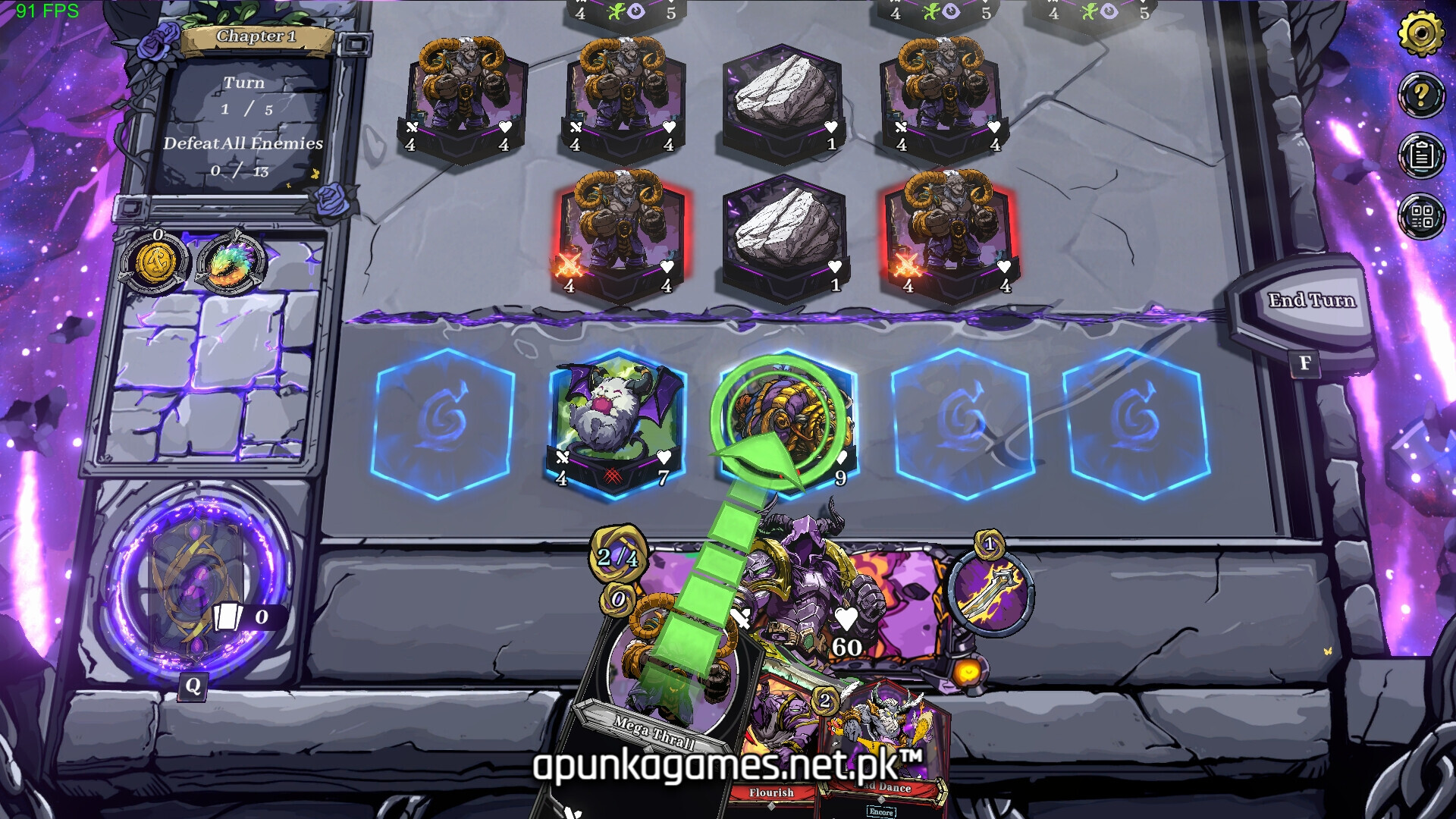Inspect the gold coin relic
Viewport: 1456px width, 819px height.
point(155,263)
